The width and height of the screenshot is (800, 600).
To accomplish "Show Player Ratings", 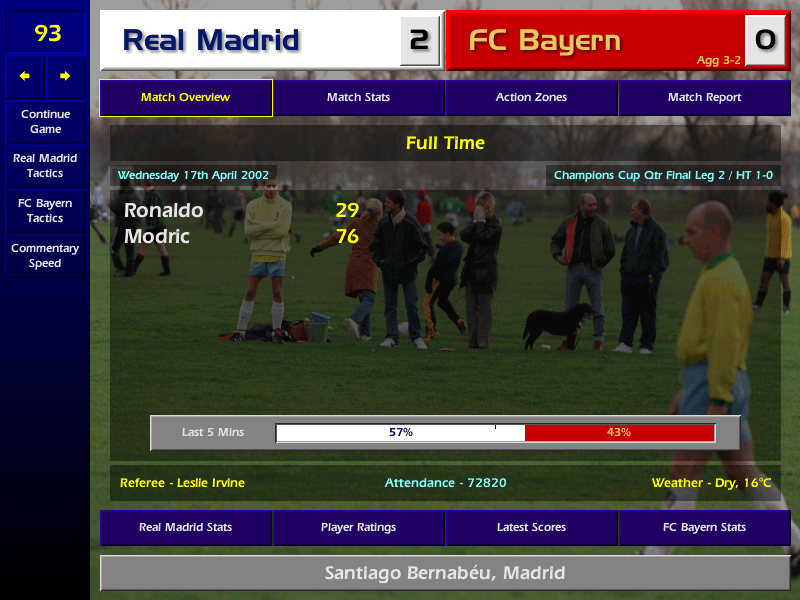I will 358,527.
